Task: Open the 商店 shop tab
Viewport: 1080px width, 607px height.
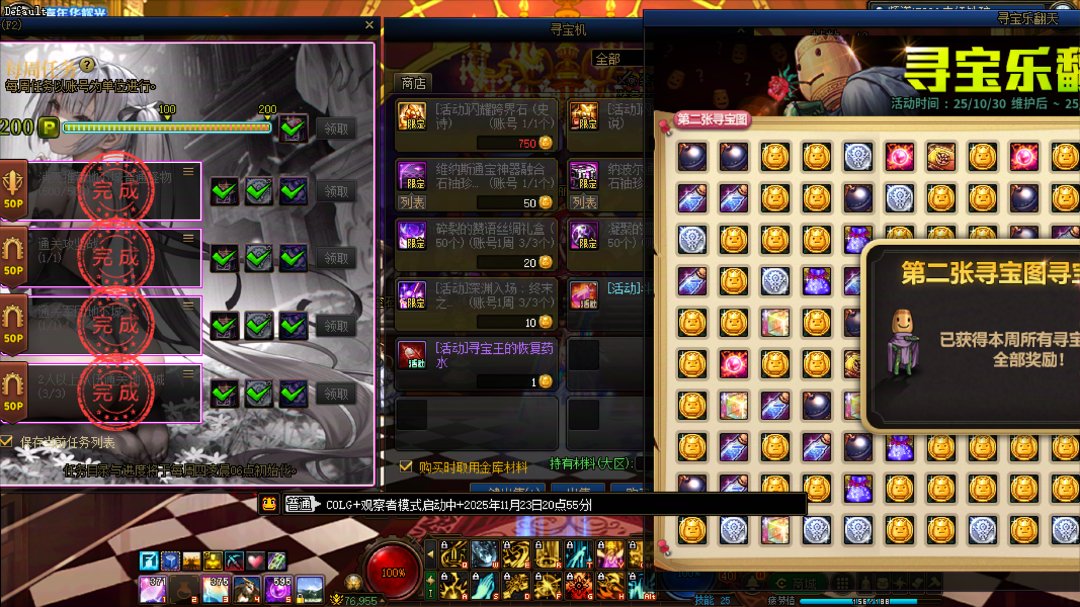Action: [x=414, y=83]
